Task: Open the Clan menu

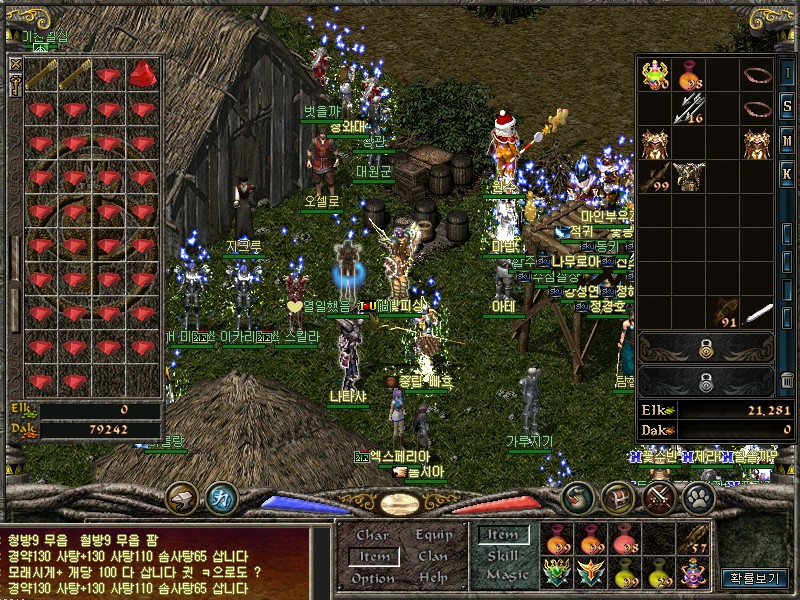Action: pos(433,557)
